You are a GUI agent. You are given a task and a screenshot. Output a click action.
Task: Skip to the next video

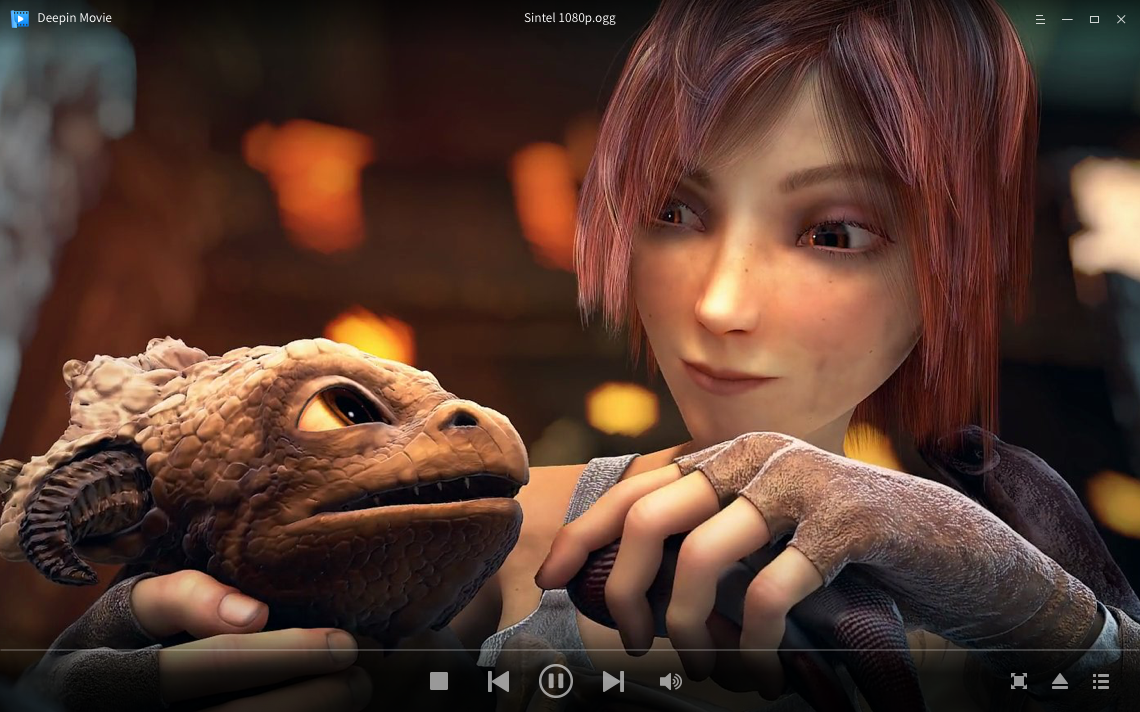pyautogui.click(x=613, y=681)
